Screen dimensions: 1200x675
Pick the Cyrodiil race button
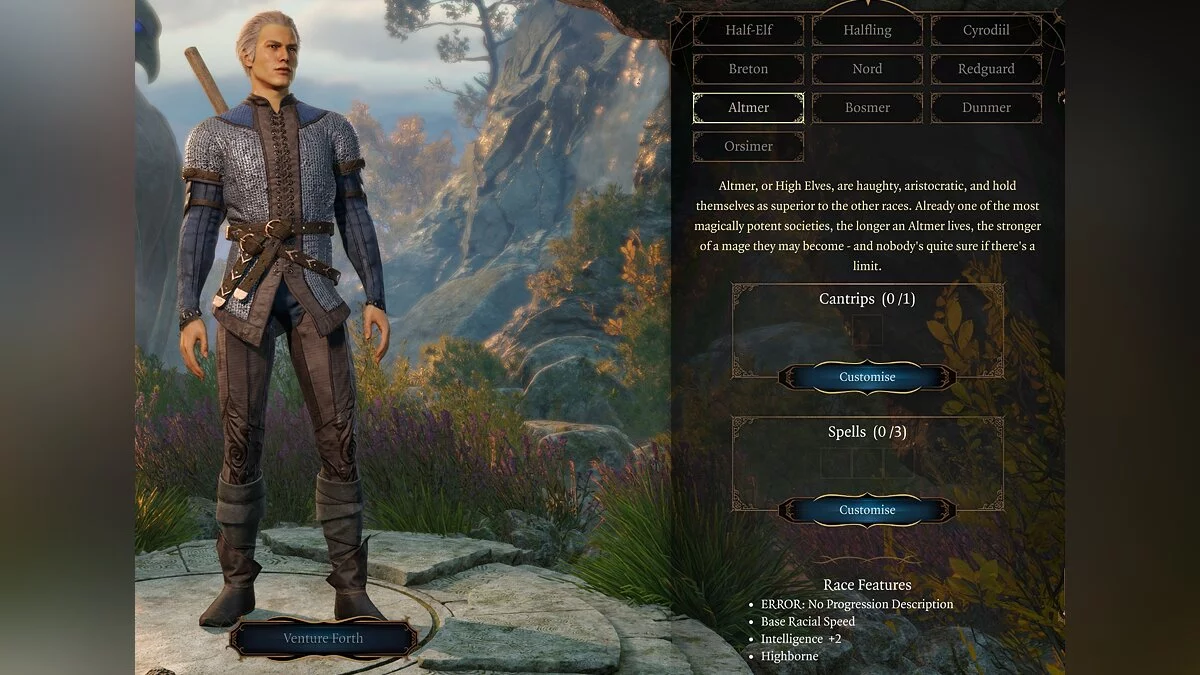986,30
